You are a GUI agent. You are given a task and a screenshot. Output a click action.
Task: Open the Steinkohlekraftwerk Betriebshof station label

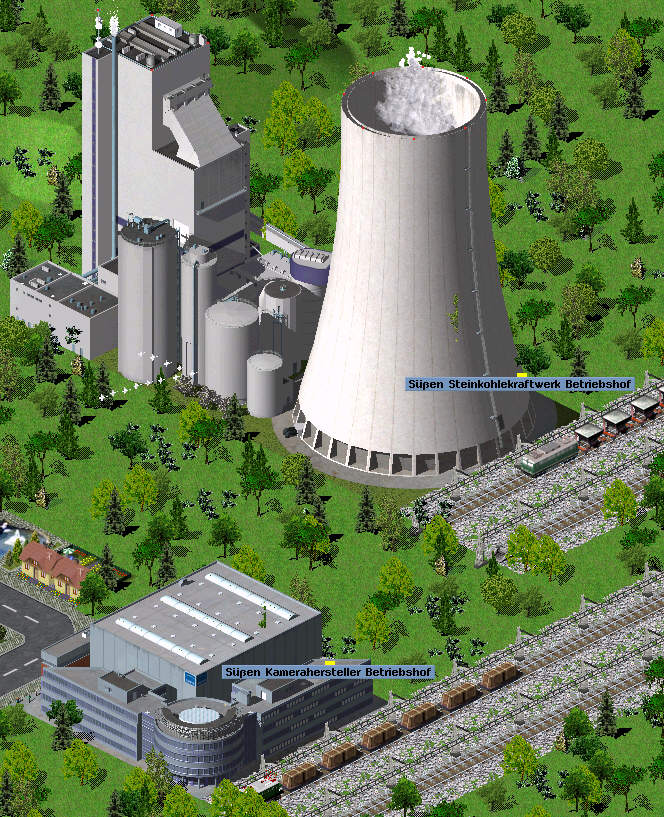point(505,384)
